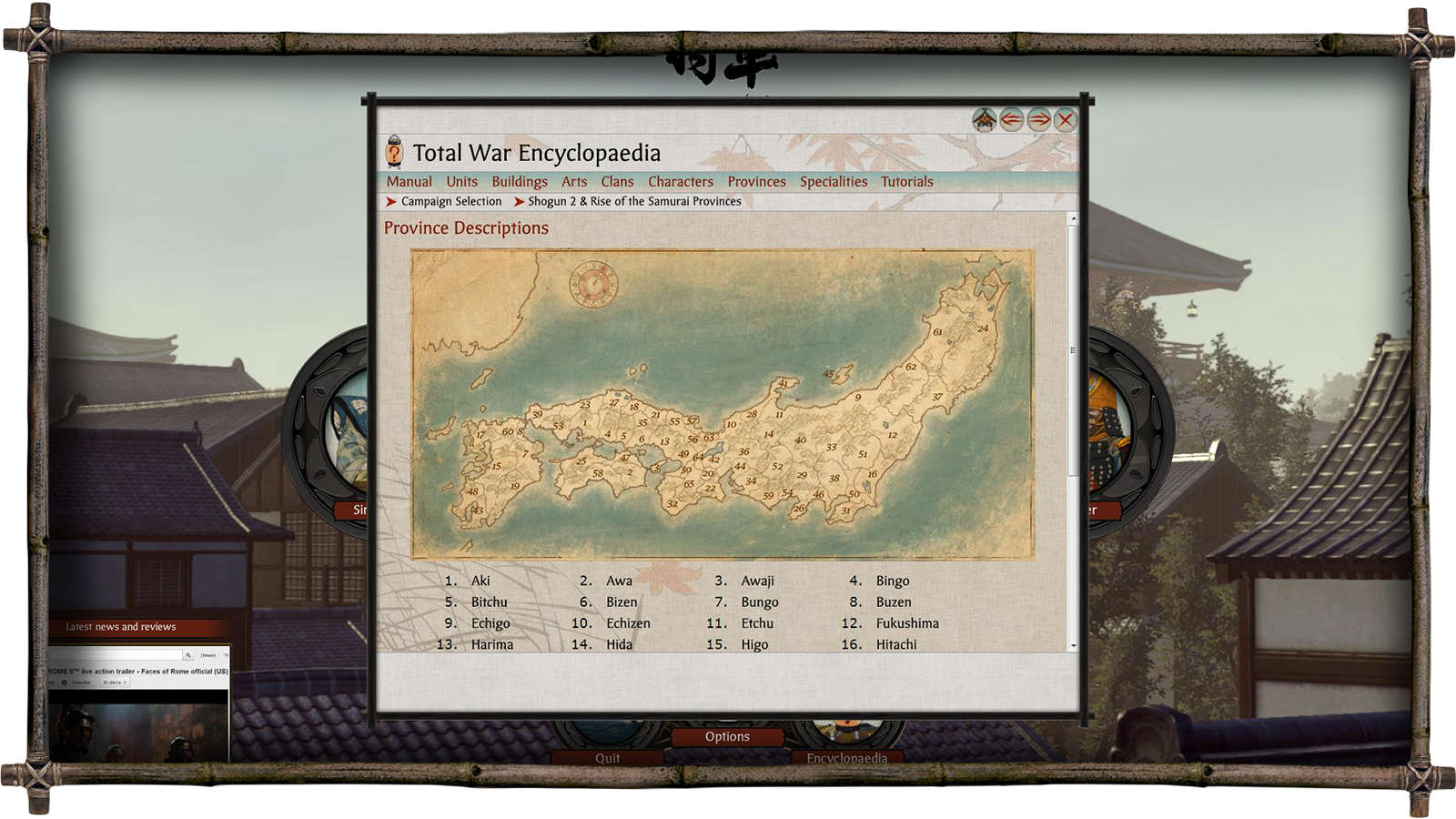This screenshot has width=1456, height=819.
Task: Switch to the Provinces tab
Action: [x=756, y=182]
